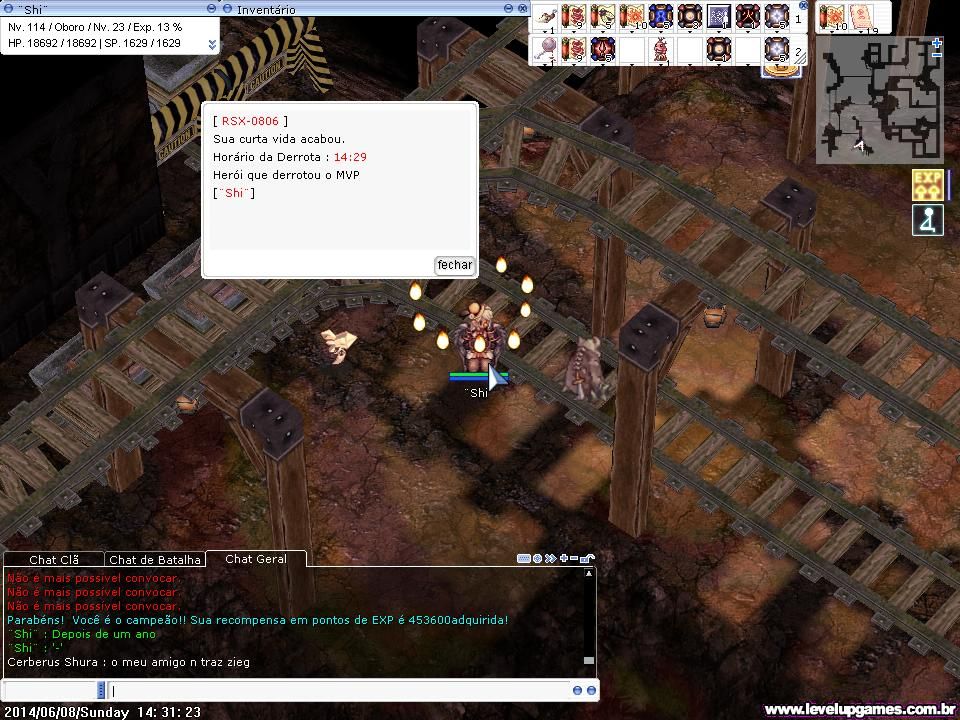Use the paper scroll item with count 19
The height and width of the screenshot is (720, 960).
(860, 17)
